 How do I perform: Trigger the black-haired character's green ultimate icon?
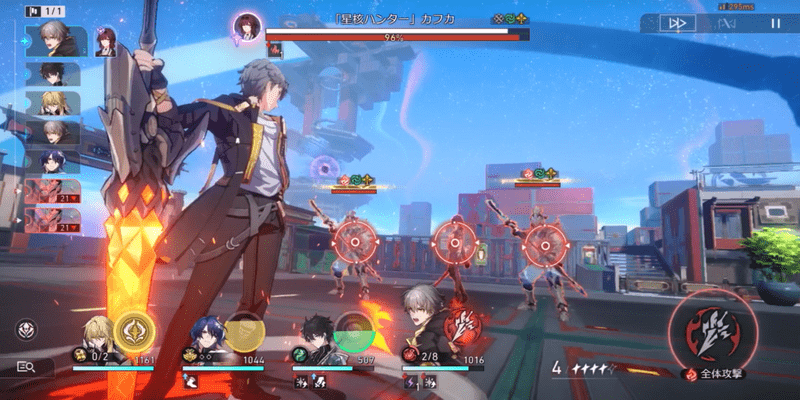point(353,332)
